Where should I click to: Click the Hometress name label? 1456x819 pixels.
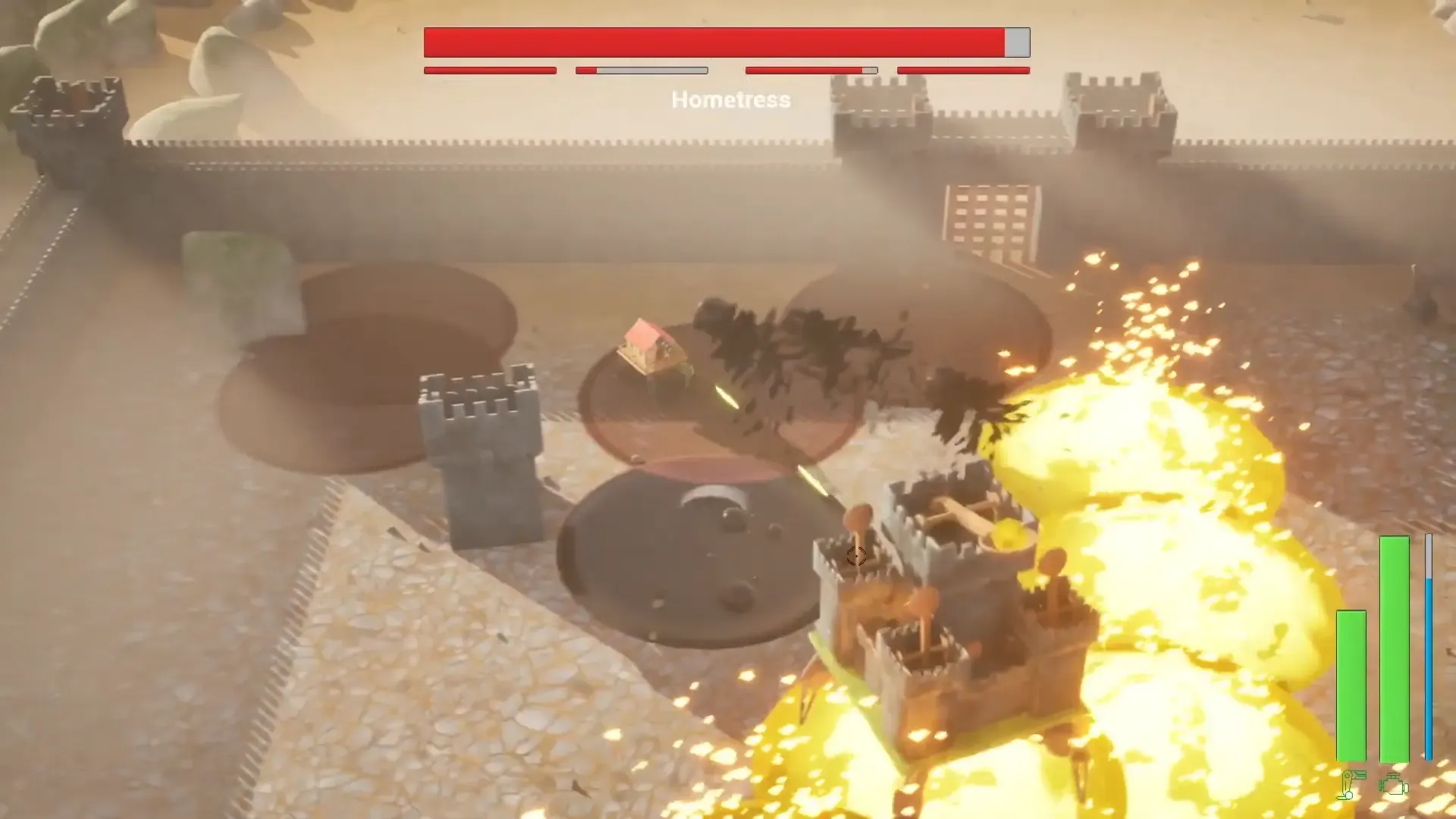[x=730, y=99]
